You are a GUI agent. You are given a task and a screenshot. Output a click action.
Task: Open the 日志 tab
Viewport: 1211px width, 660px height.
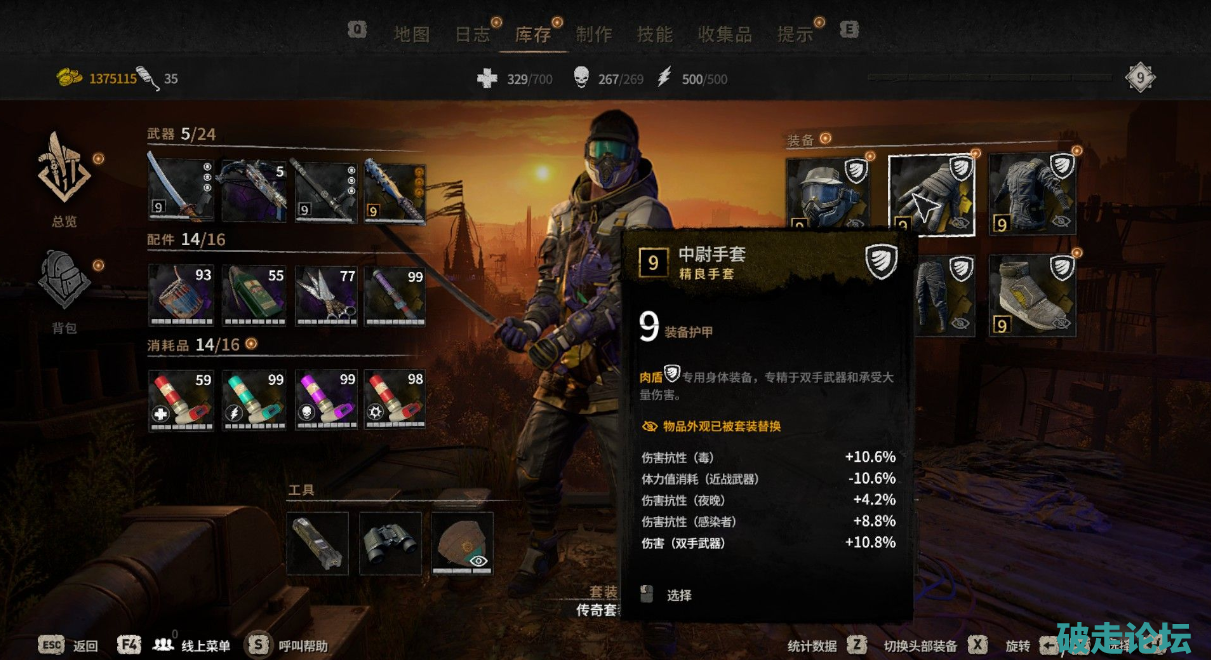tap(473, 34)
